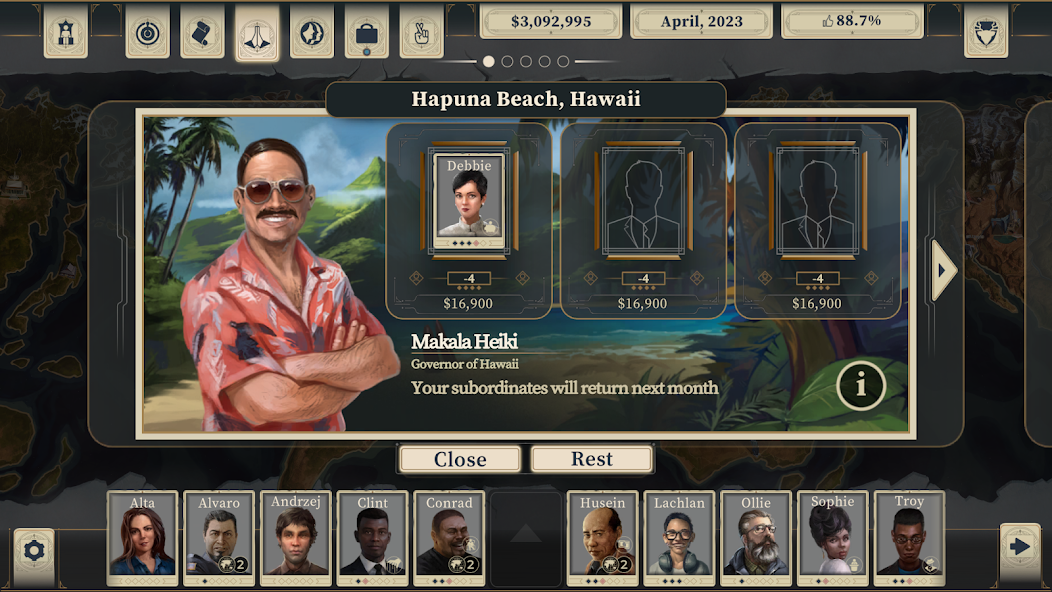
Task: Choose Alvaro from the staff roster
Action: (219, 538)
